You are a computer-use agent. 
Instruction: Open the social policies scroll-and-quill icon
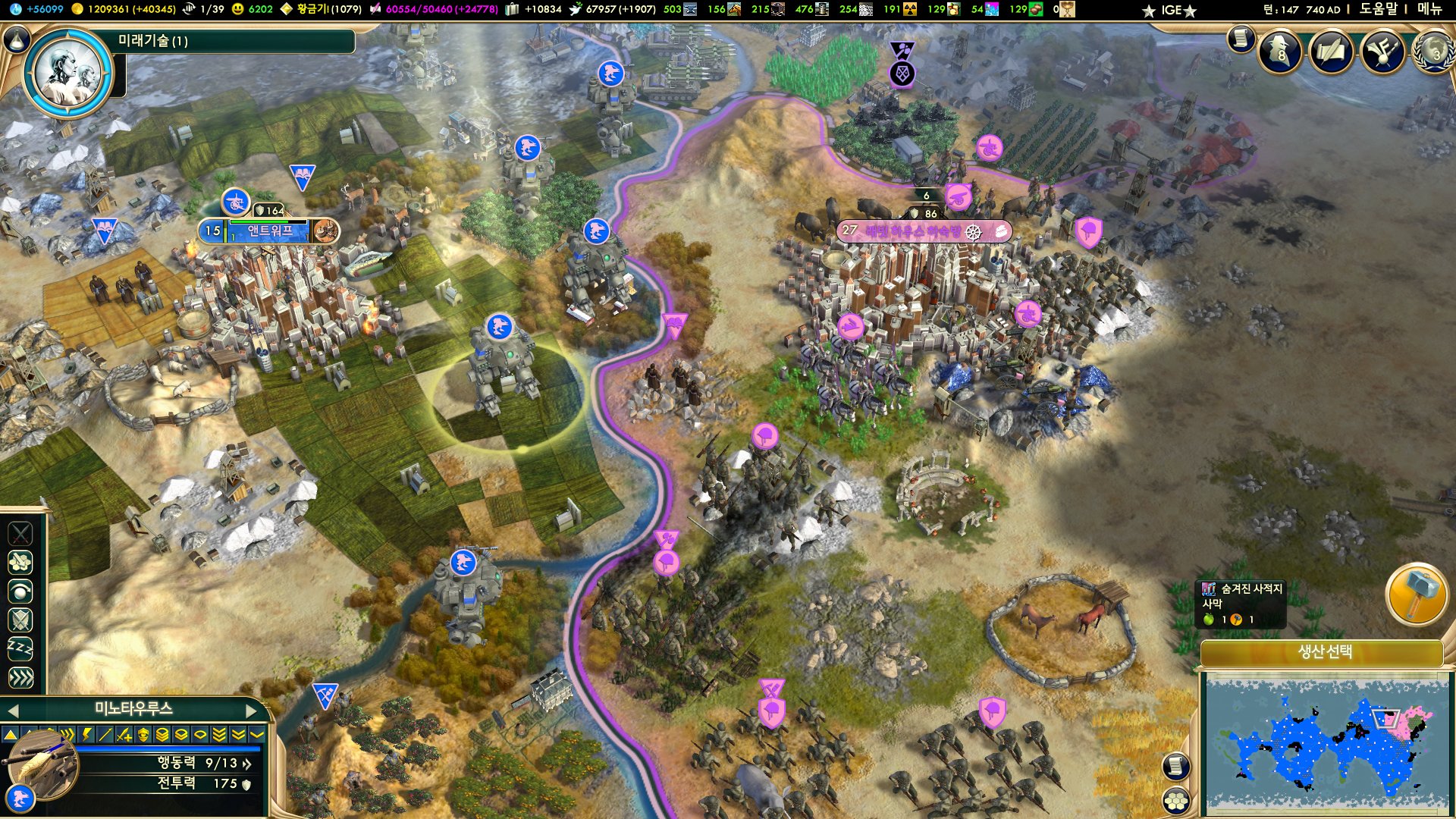tap(1331, 52)
